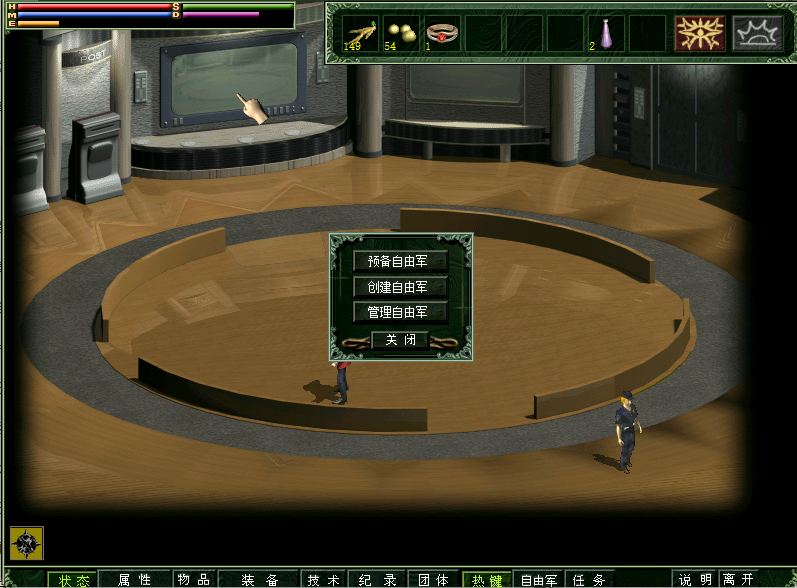This screenshot has height=588, width=797.
Task: Toggle the 热键 hotkey bar button
Action: tap(487, 580)
